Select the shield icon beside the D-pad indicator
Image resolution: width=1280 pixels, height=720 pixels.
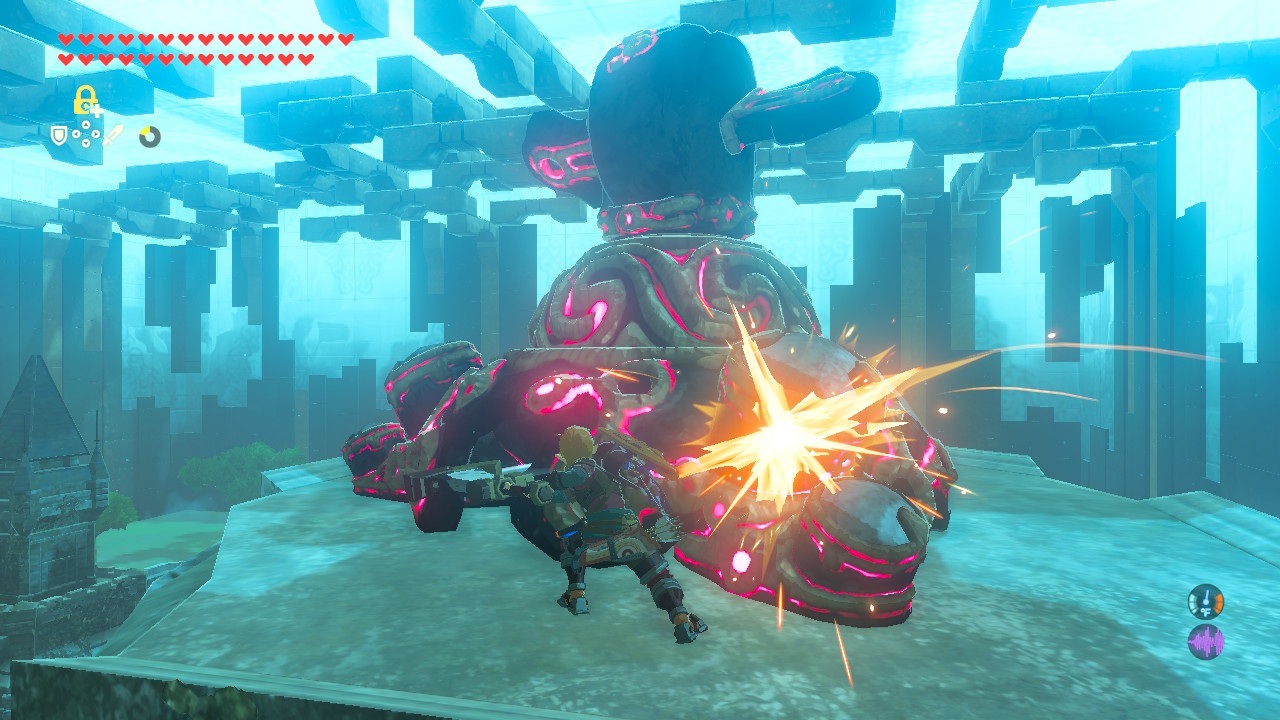pos(58,136)
